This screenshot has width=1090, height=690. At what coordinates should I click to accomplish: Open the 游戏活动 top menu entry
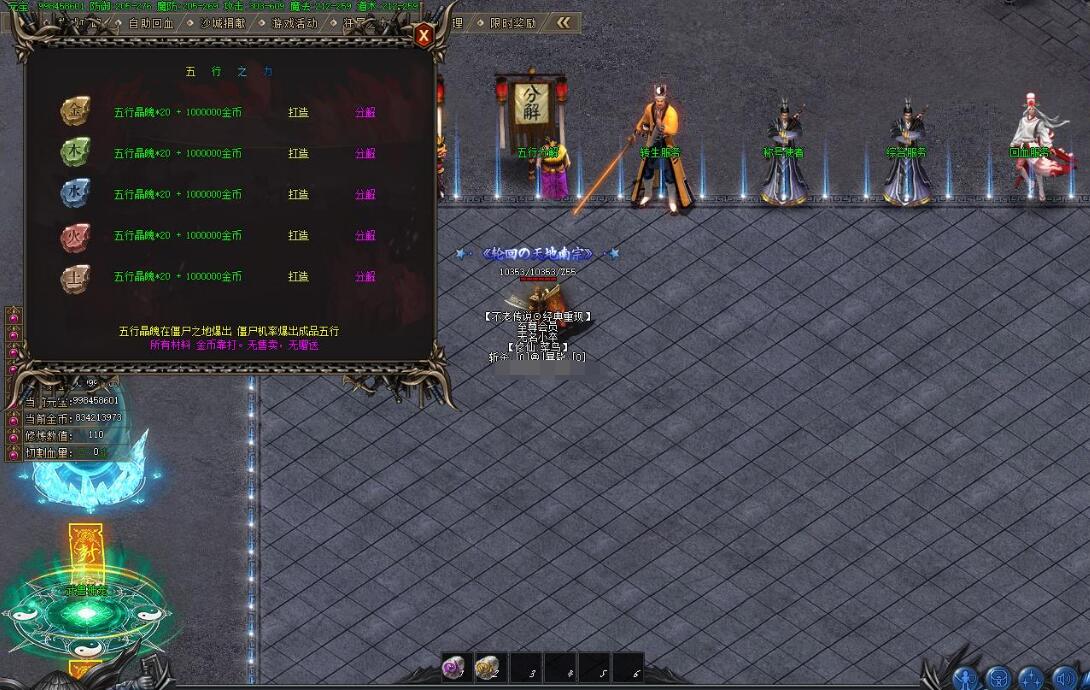click(x=294, y=22)
